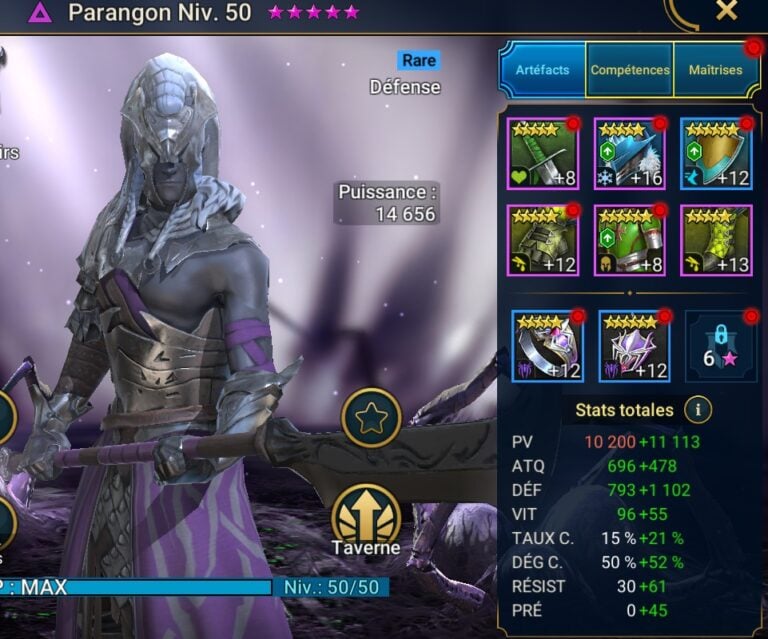Open the Compétences tab
The height and width of the screenshot is (639, 768).
click(x=630, y=70)
